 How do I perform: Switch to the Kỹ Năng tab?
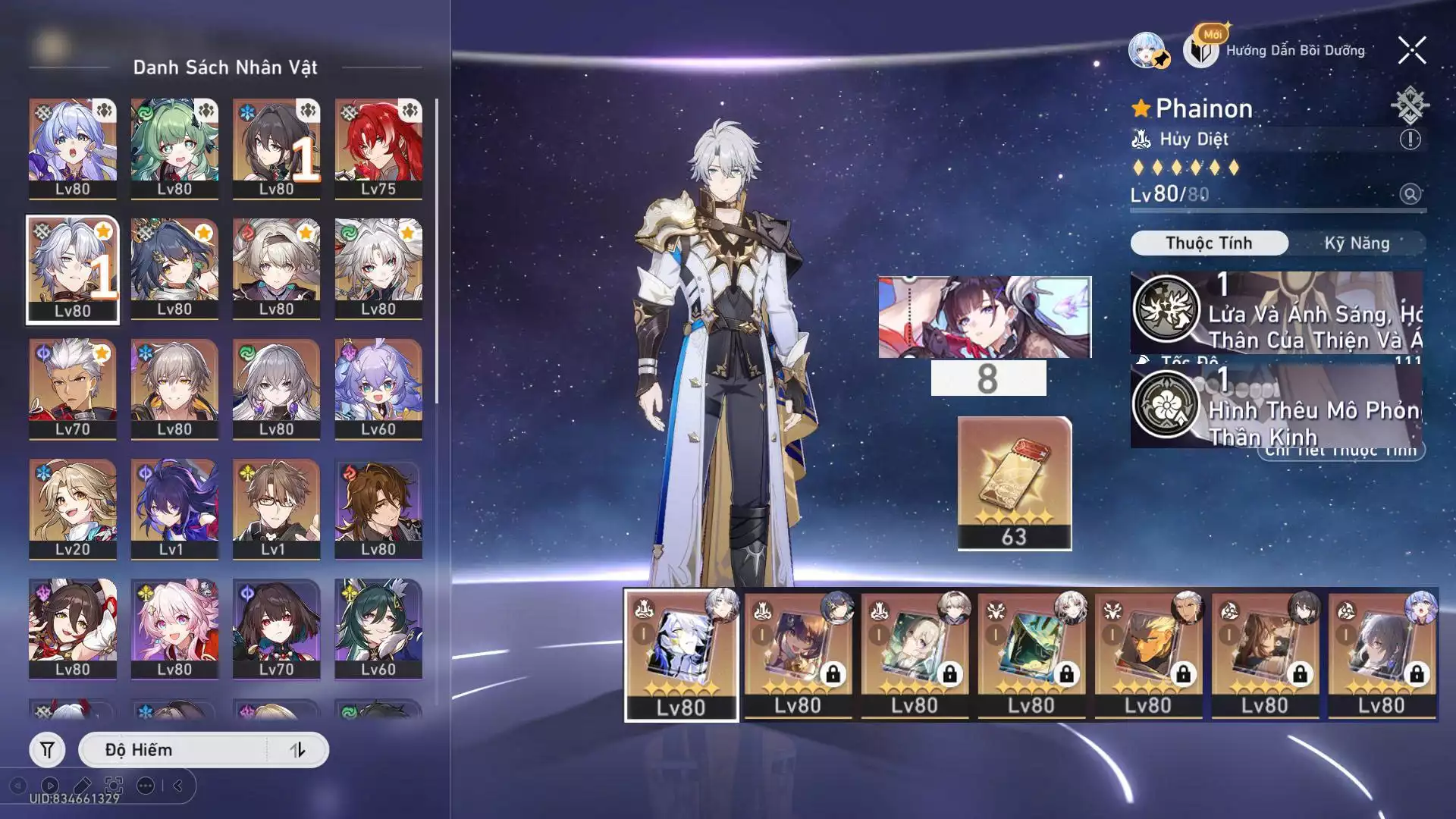point(1357,243)
